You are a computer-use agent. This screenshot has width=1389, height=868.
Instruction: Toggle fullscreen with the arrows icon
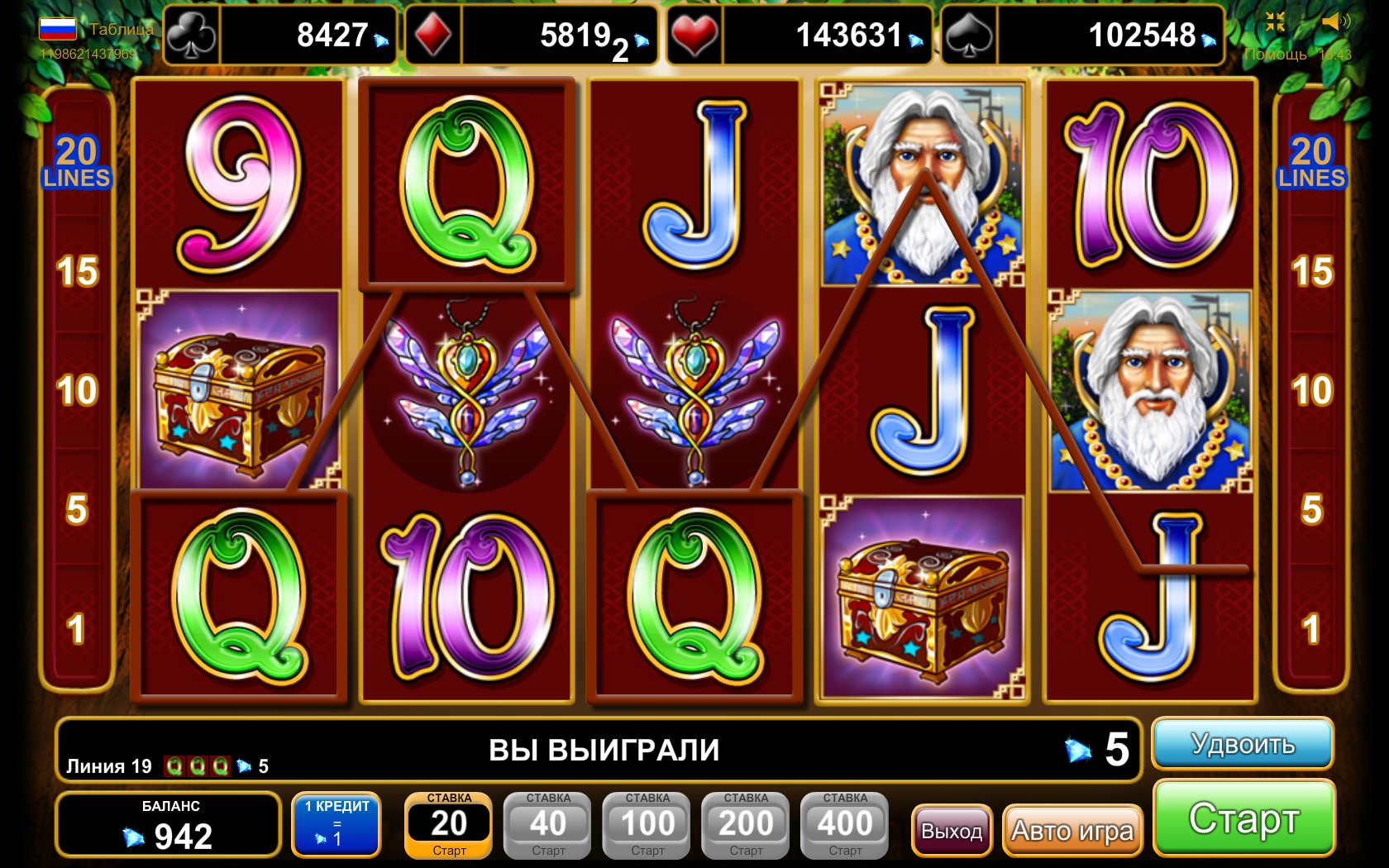(x=1276, y=22)
